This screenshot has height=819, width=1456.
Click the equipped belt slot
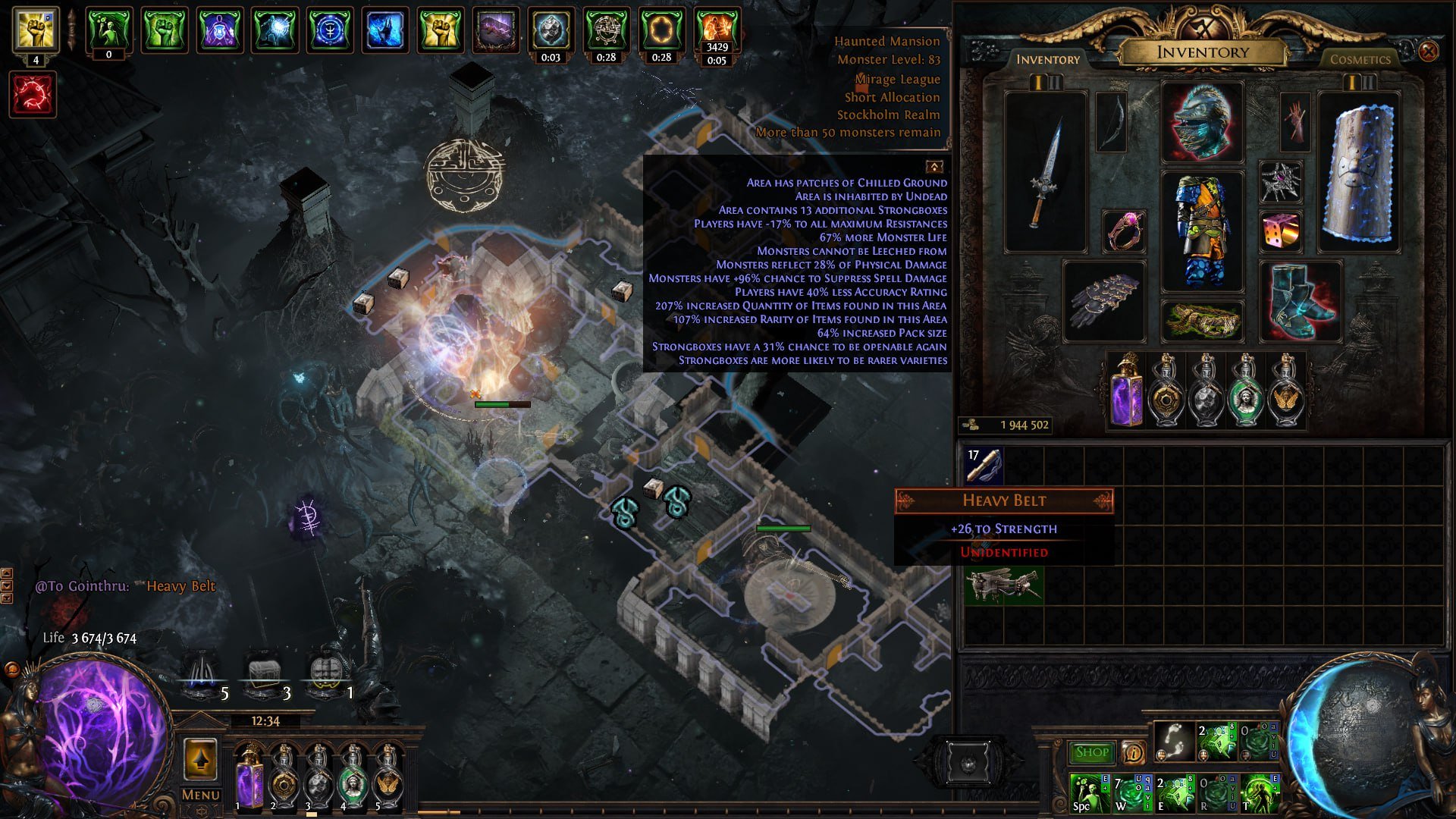[1202, 321]
